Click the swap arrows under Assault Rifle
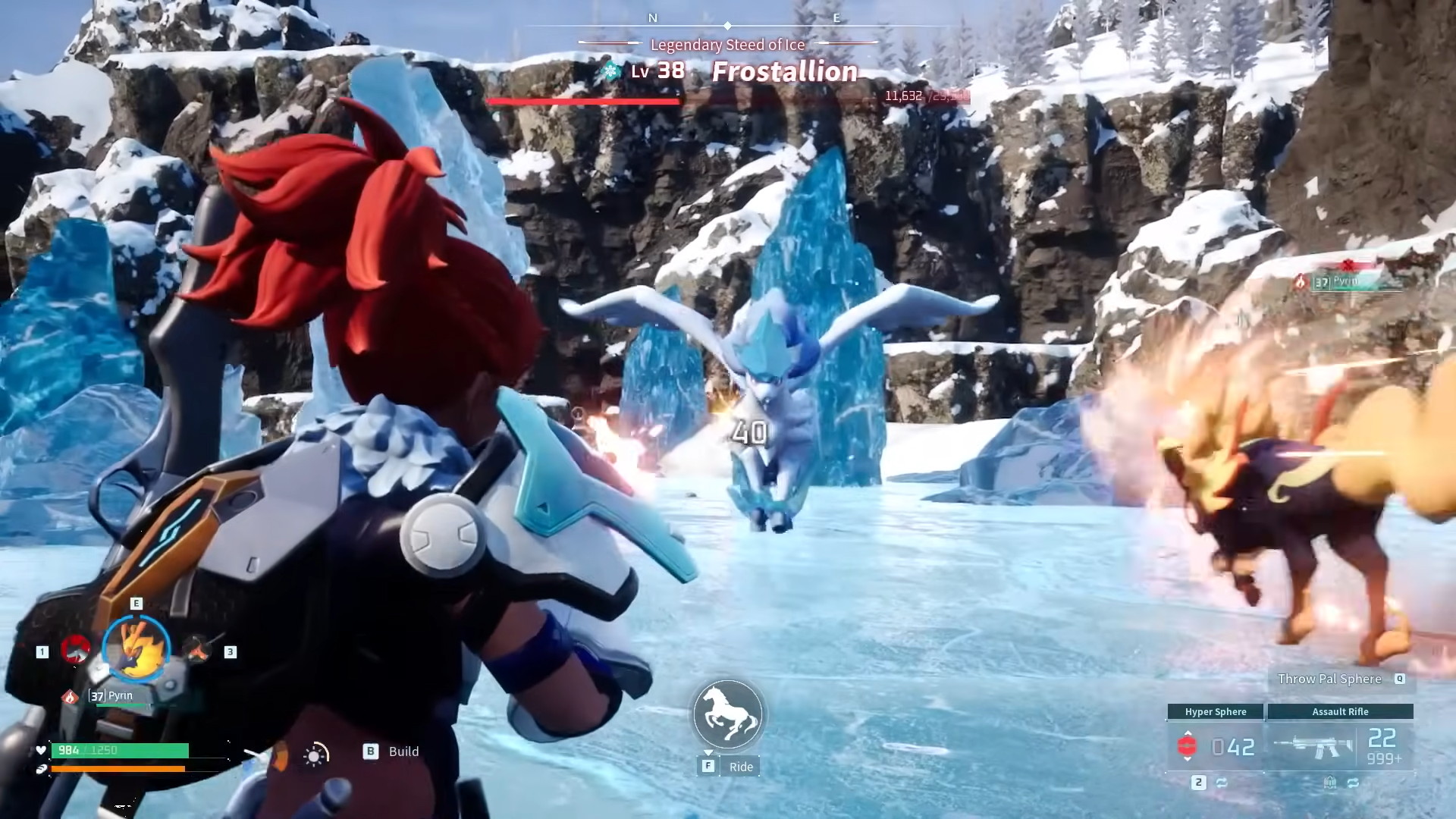This screenshot has width=1456, height=819. coord(1353,783)
